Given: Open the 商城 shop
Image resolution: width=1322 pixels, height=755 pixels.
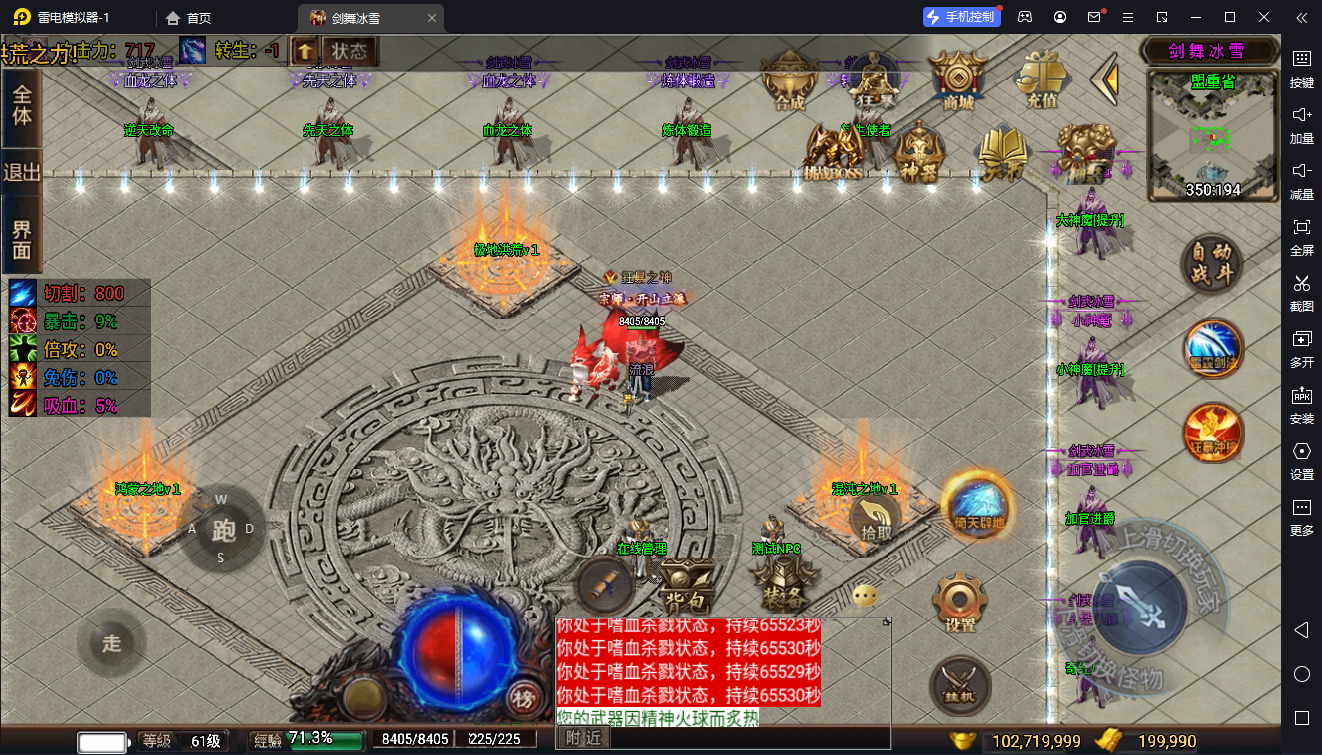Looking at the screenshot, I should coord(958,78).
